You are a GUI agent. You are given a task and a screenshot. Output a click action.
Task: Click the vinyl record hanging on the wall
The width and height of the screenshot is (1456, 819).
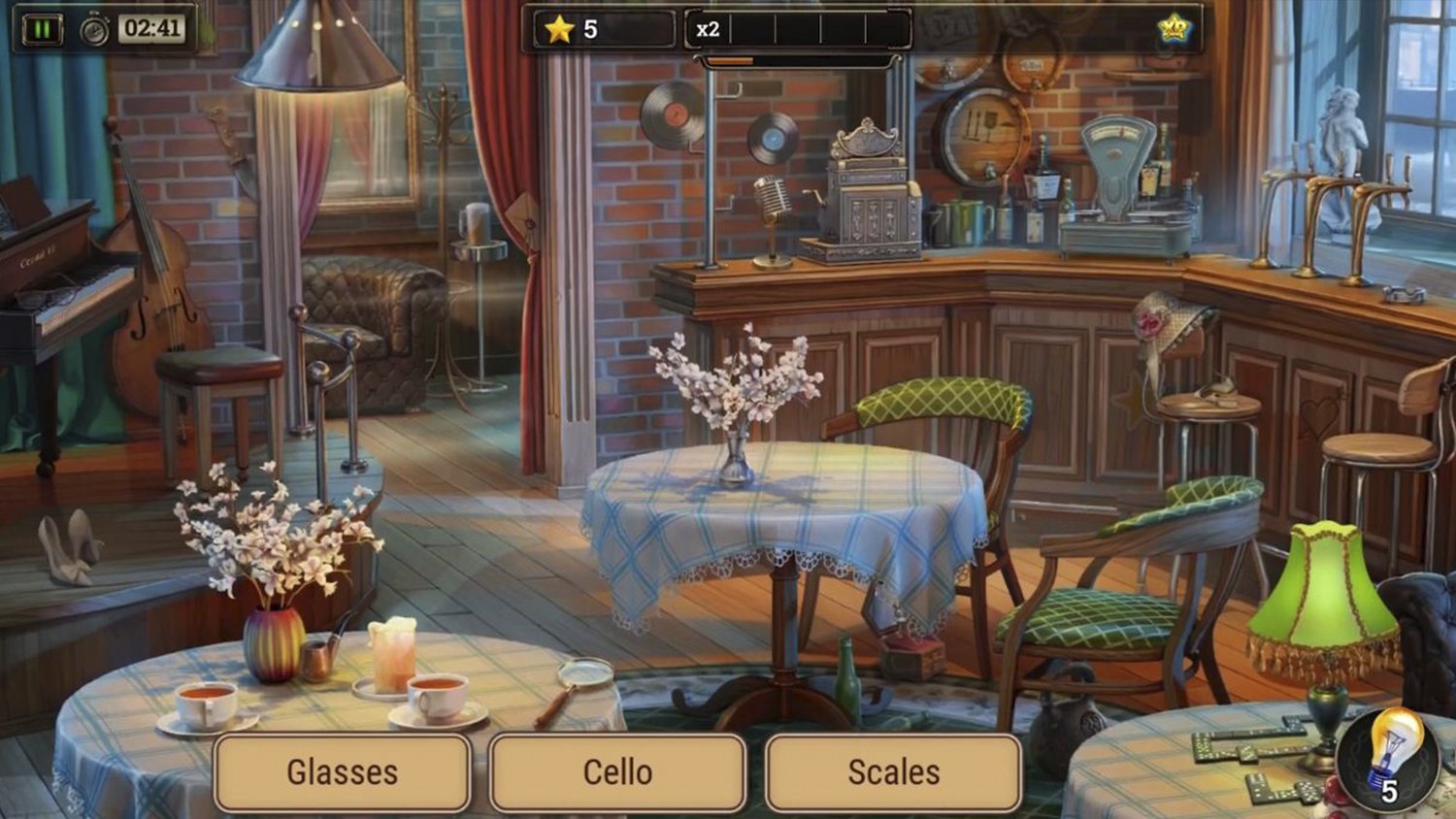pyautogui.click(x=673, y=114)
